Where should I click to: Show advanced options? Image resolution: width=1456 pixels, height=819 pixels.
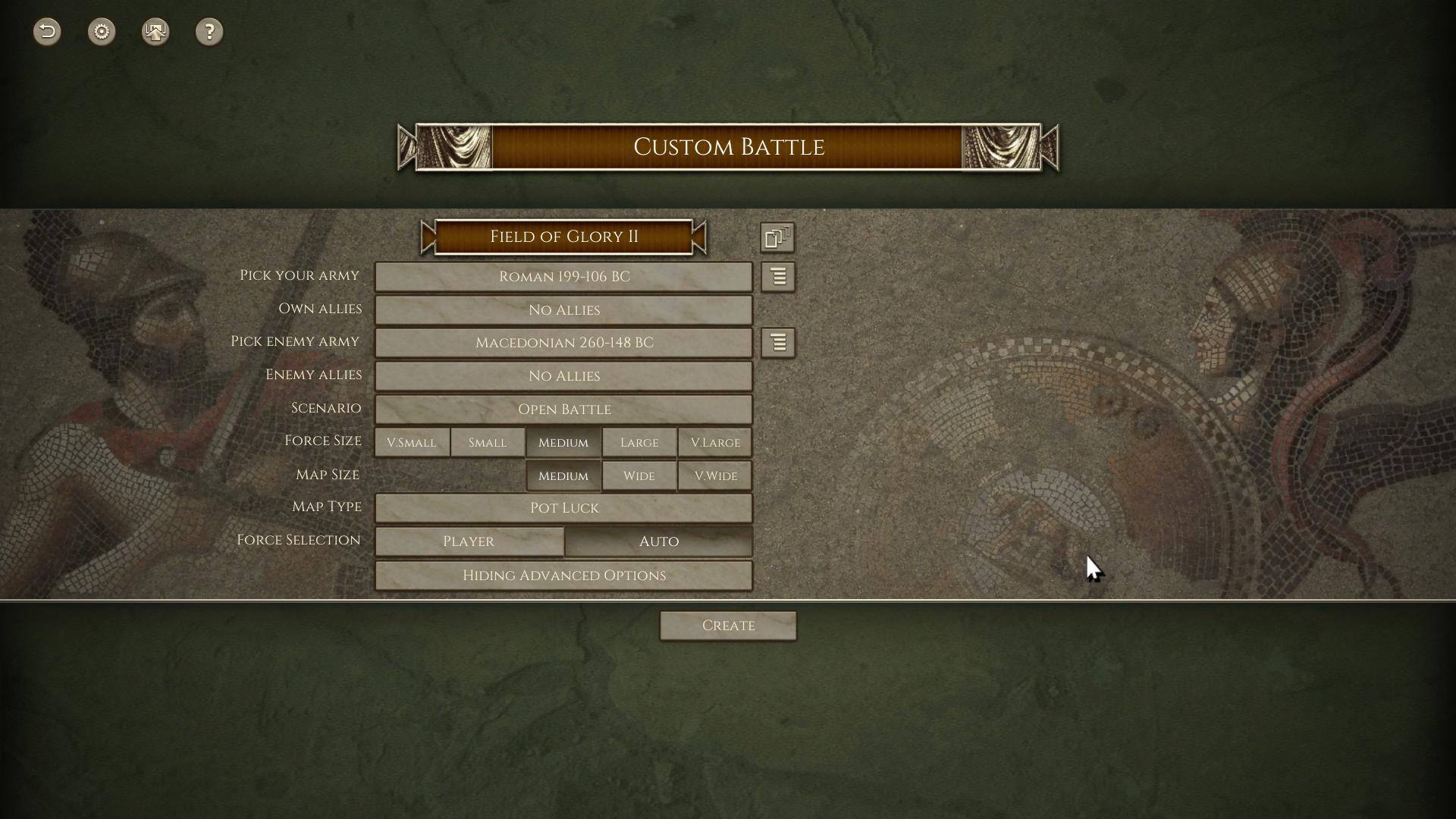tap(563, 576)
